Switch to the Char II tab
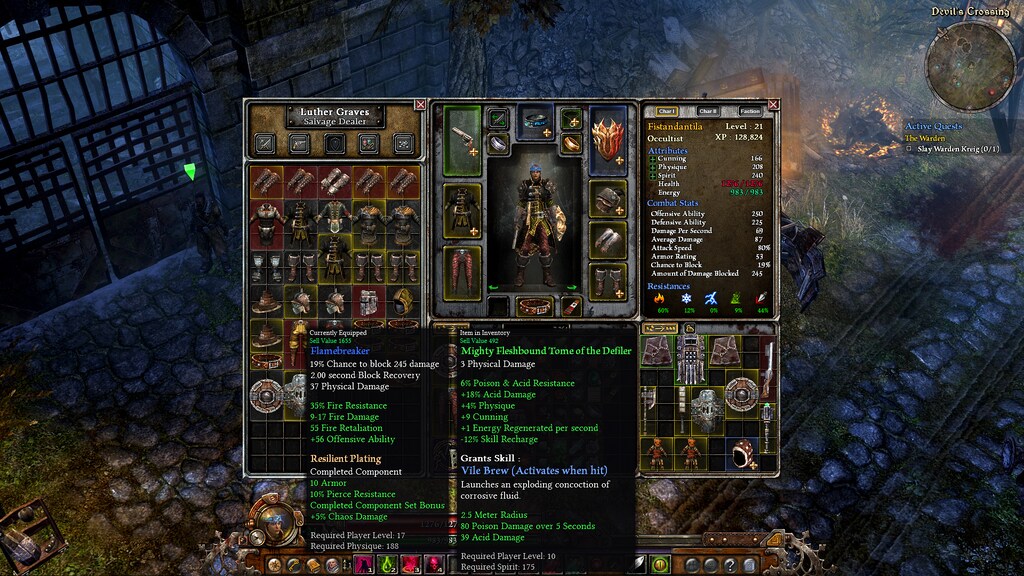Image resolution: width=1024 pixels, height=576 pixels. click(708, 111)
